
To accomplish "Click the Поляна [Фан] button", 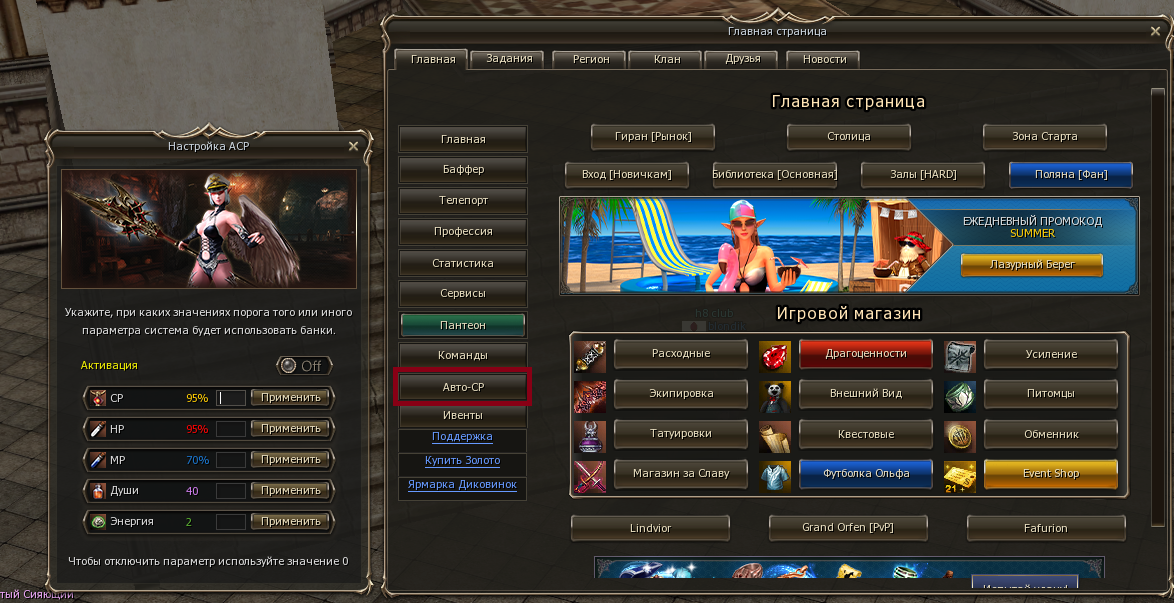I will [1070, 174].
